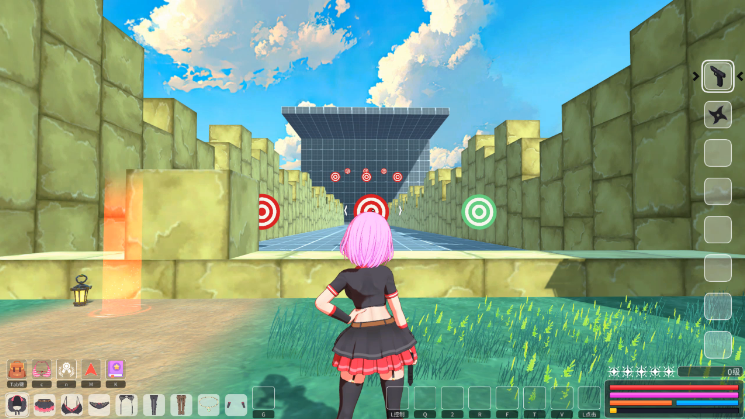
Task: Open the pink bikini outfit menu
Action: point(41,369)
